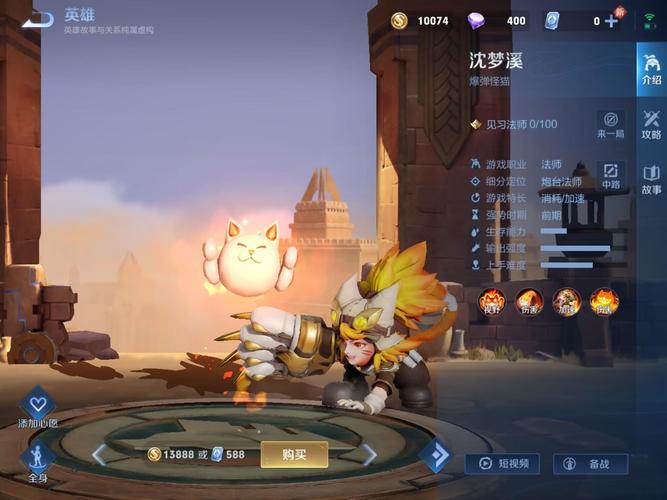
Task: Show the previous hero with left arrow
Action: coord(100,455)
